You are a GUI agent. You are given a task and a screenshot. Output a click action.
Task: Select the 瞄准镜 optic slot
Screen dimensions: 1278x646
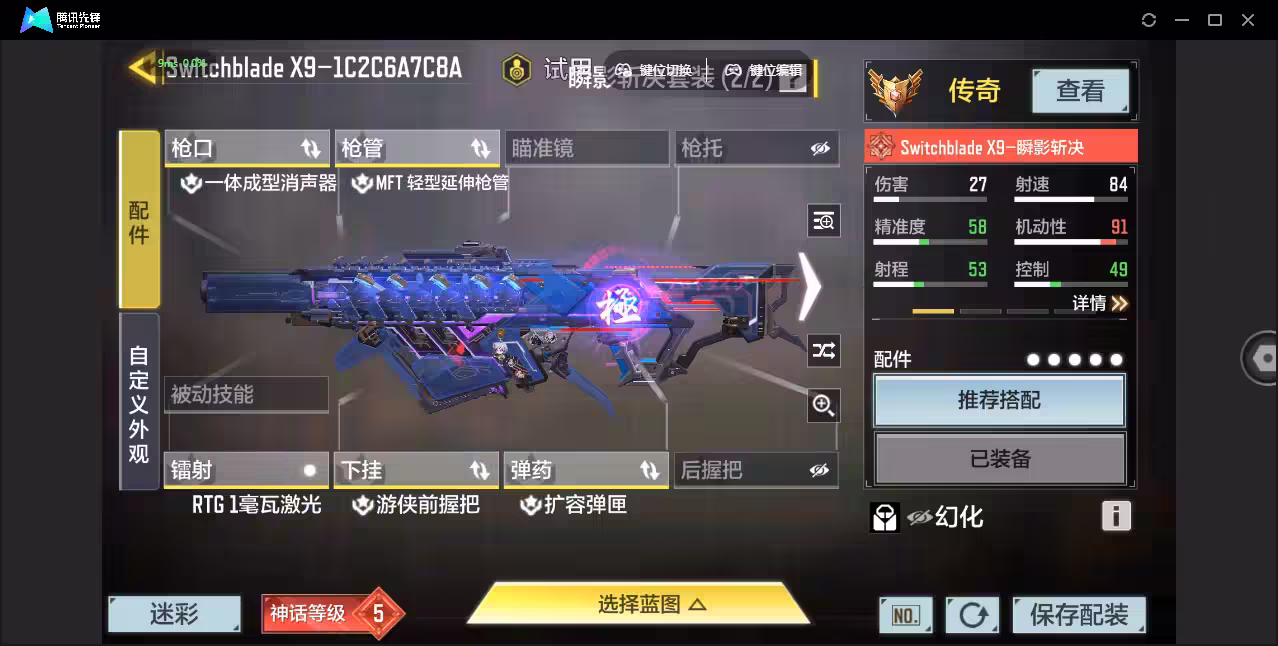[x=586, y=149]
